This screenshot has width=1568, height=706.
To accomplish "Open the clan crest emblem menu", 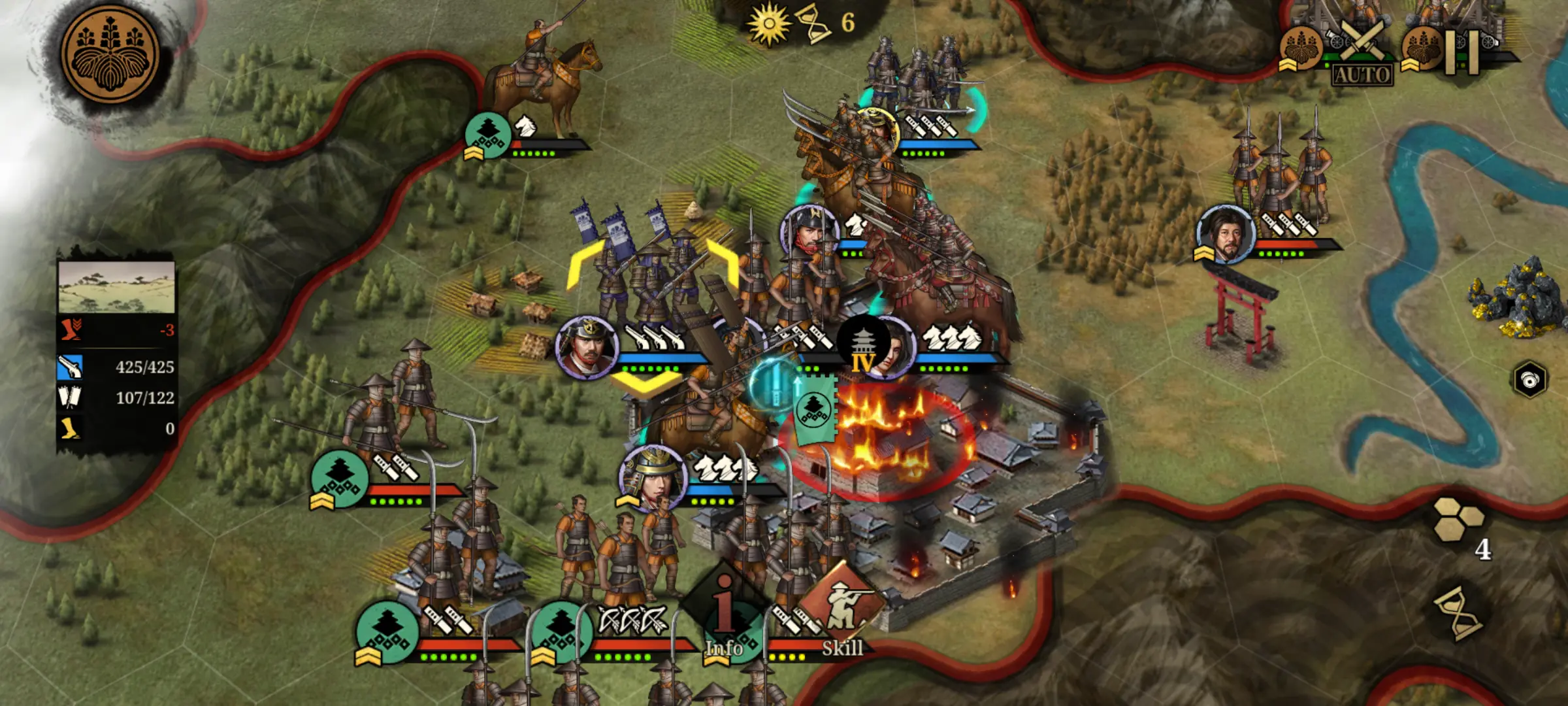I will click(110, 55).
